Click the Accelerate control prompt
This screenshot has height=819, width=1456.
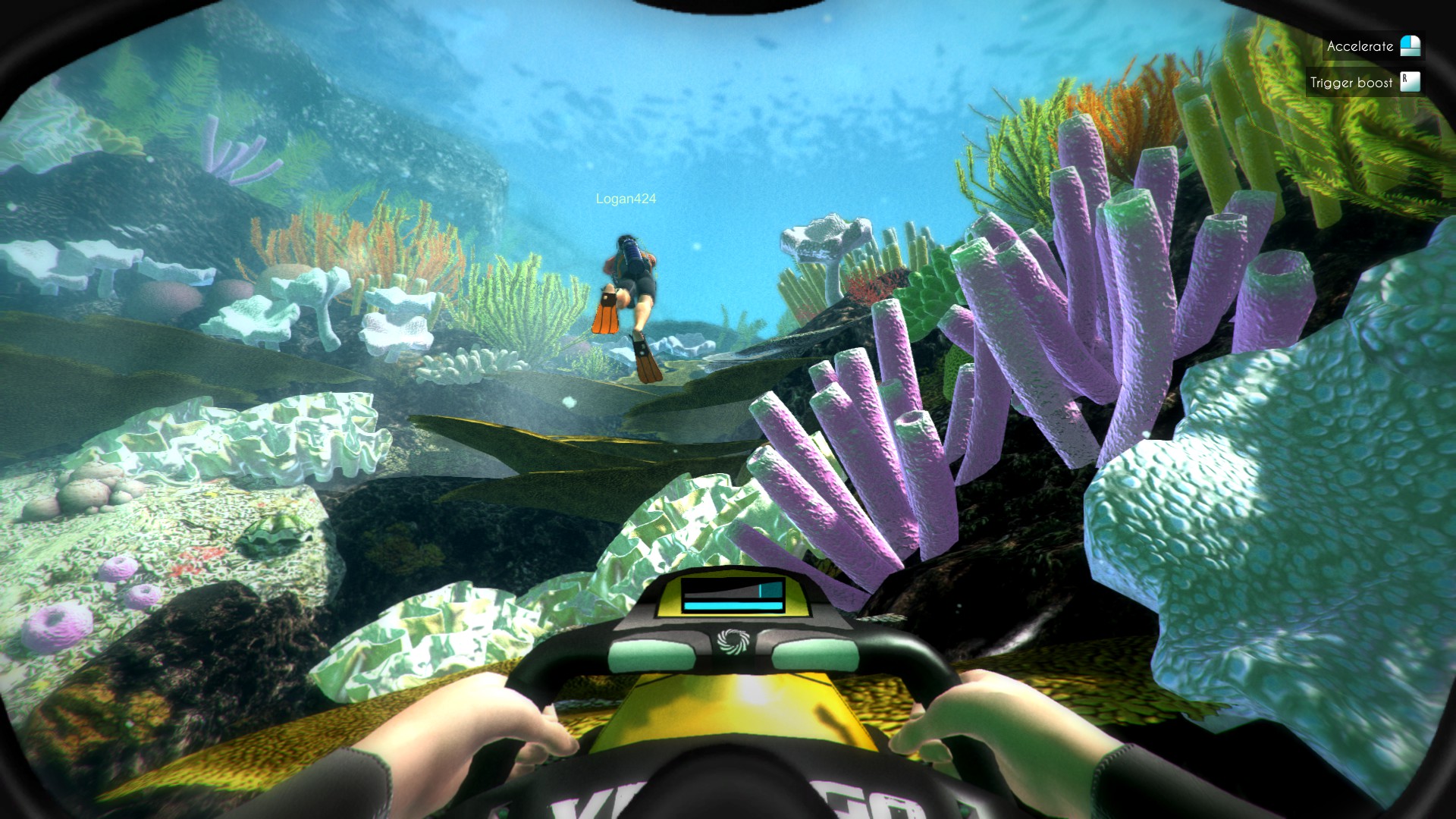(x=1361, y=45)
